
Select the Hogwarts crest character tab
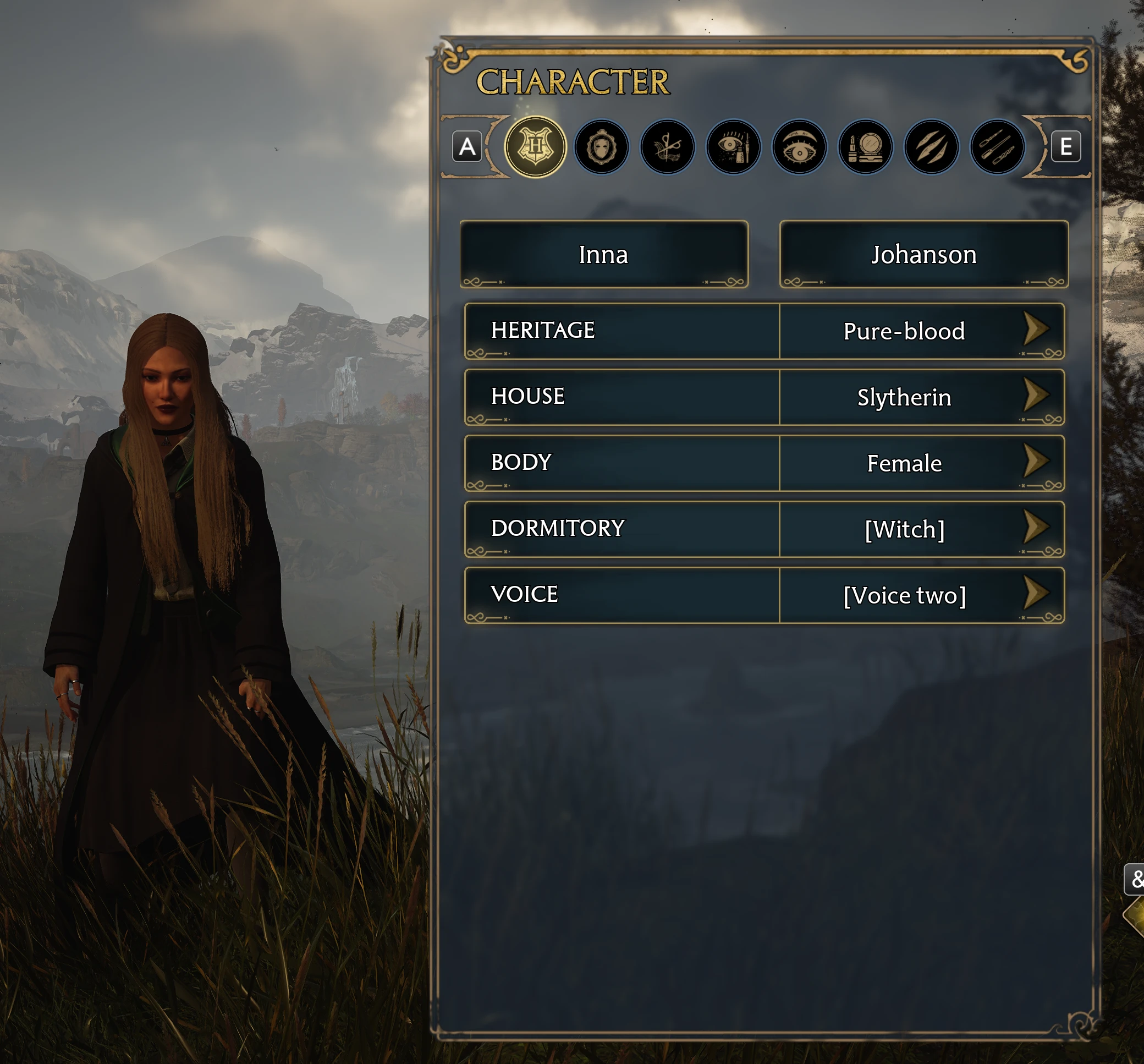[537, 147]
